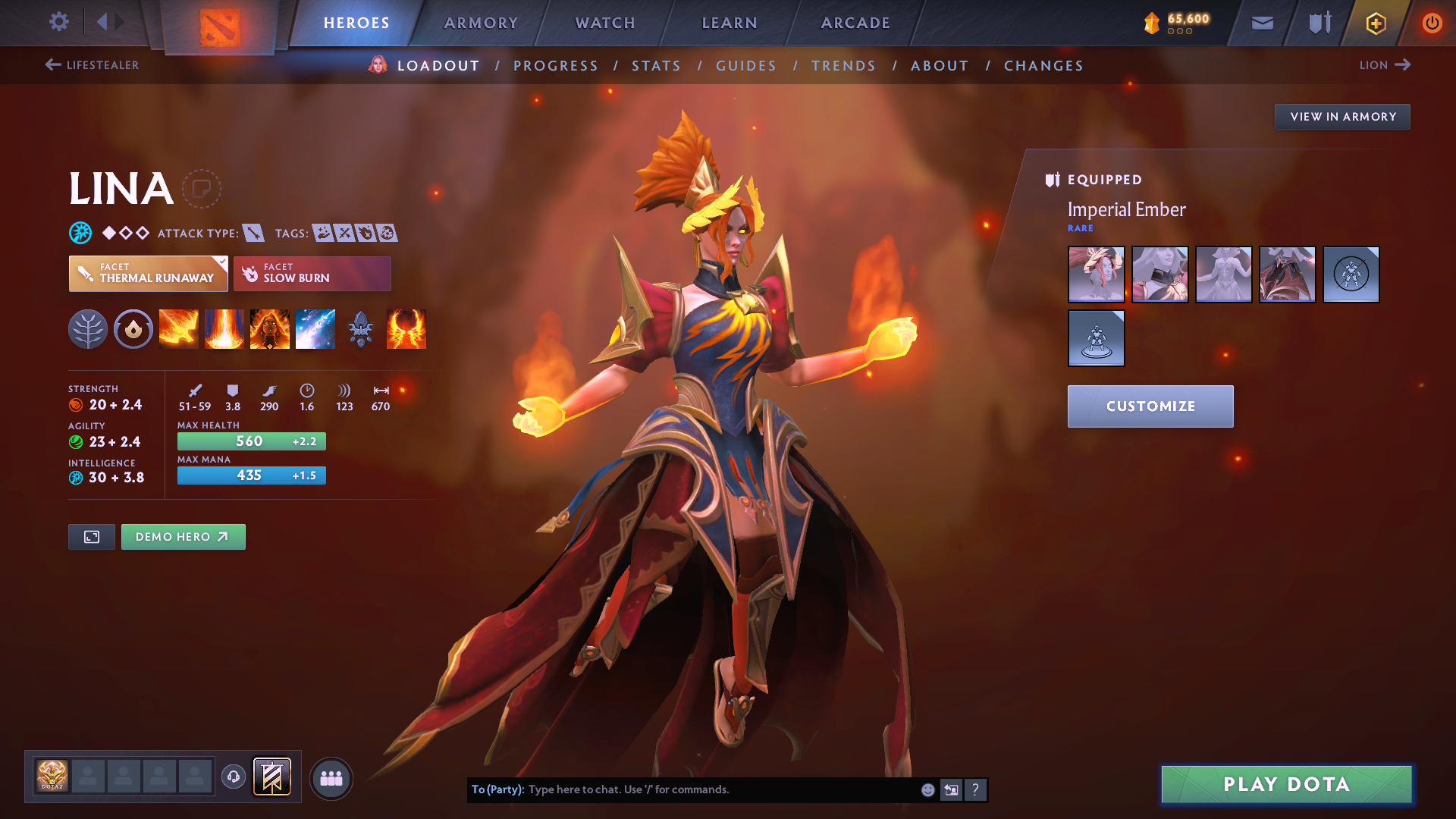The height and width of the screenshot is (819, 1456).
Task: Select the Slow Burn facet
Action: pos(312,274)
